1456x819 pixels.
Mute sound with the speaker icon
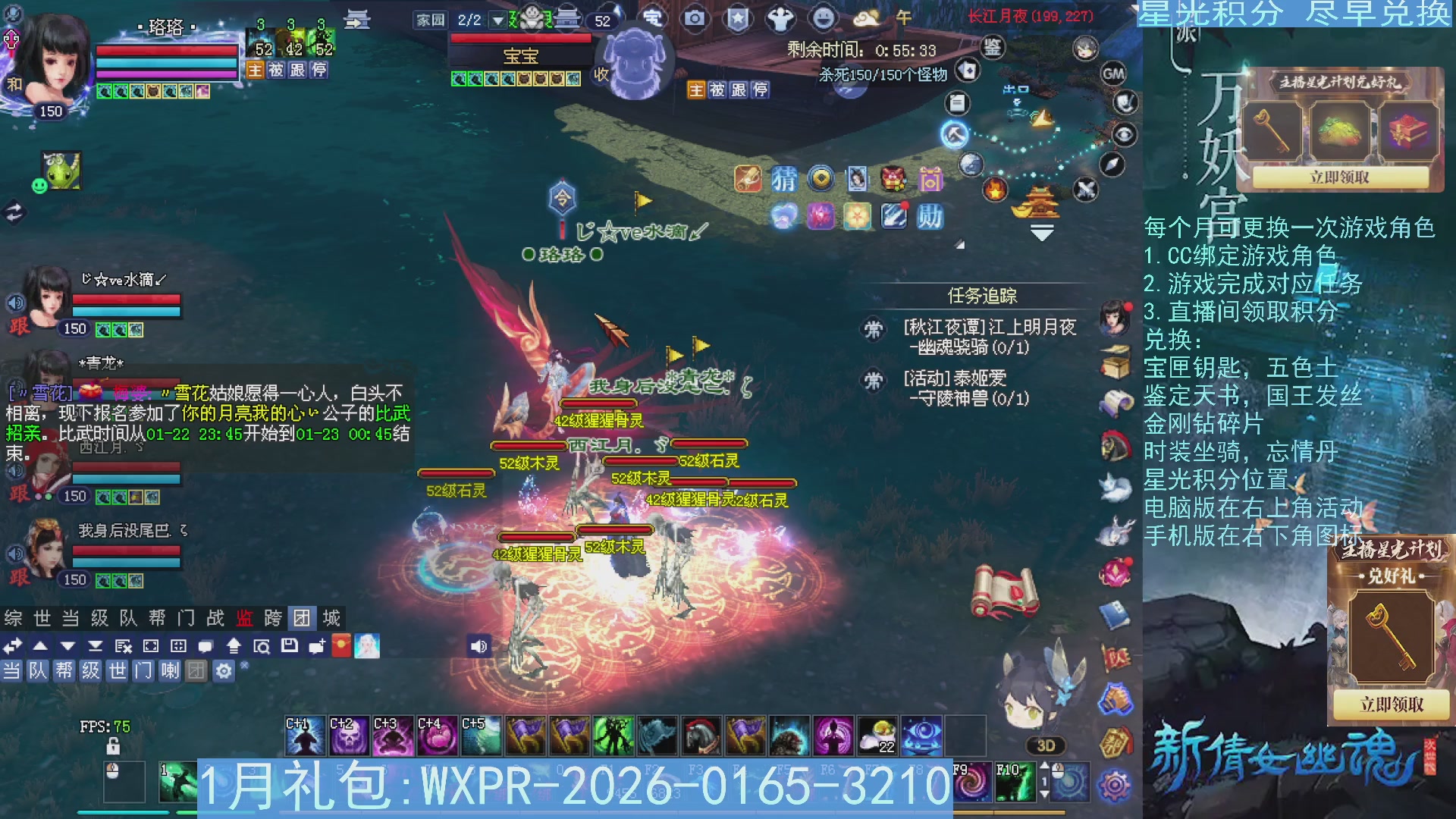[479, 645]
